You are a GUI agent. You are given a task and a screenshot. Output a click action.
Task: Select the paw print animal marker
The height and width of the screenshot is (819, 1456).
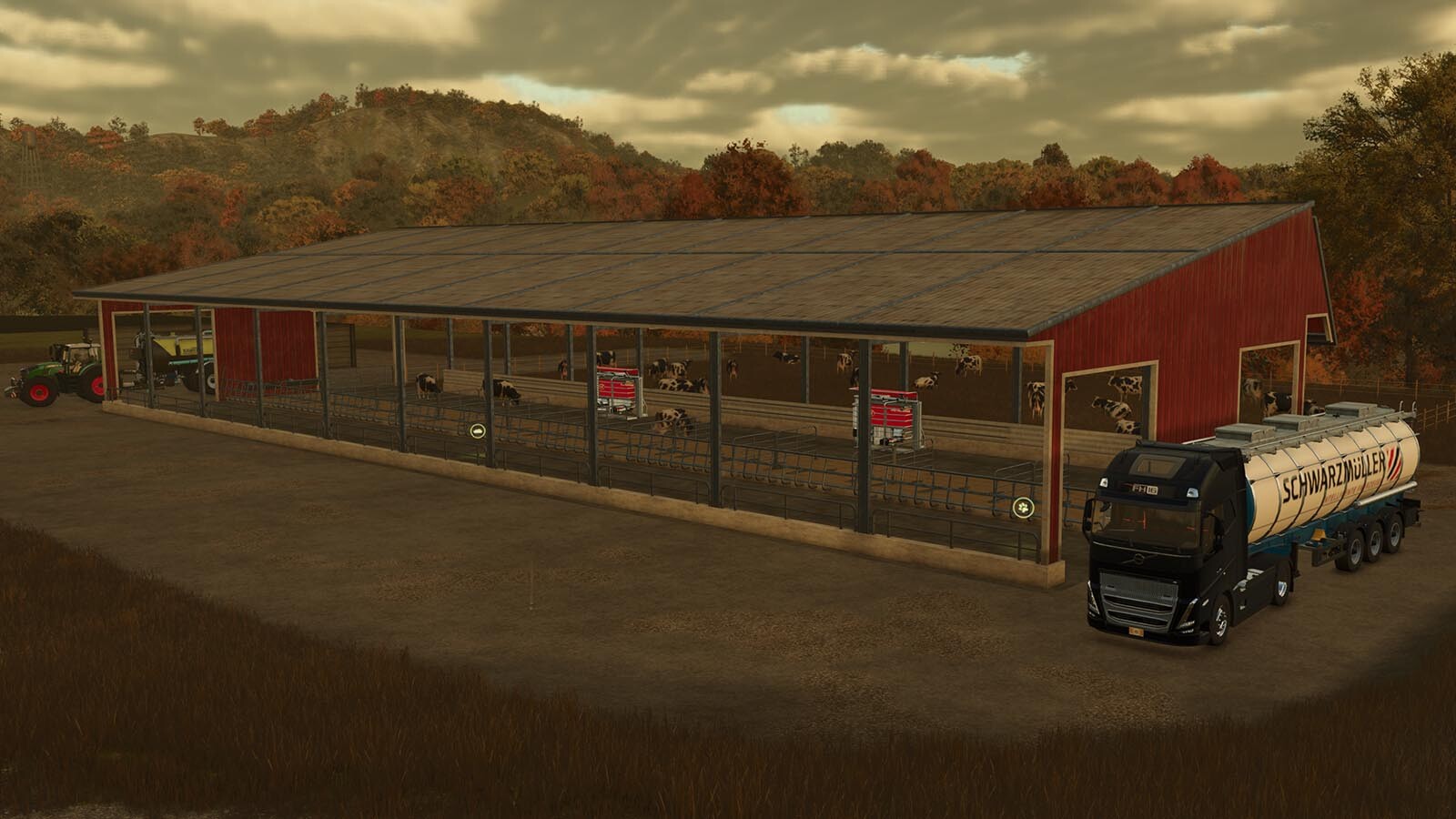point(1024,508)
